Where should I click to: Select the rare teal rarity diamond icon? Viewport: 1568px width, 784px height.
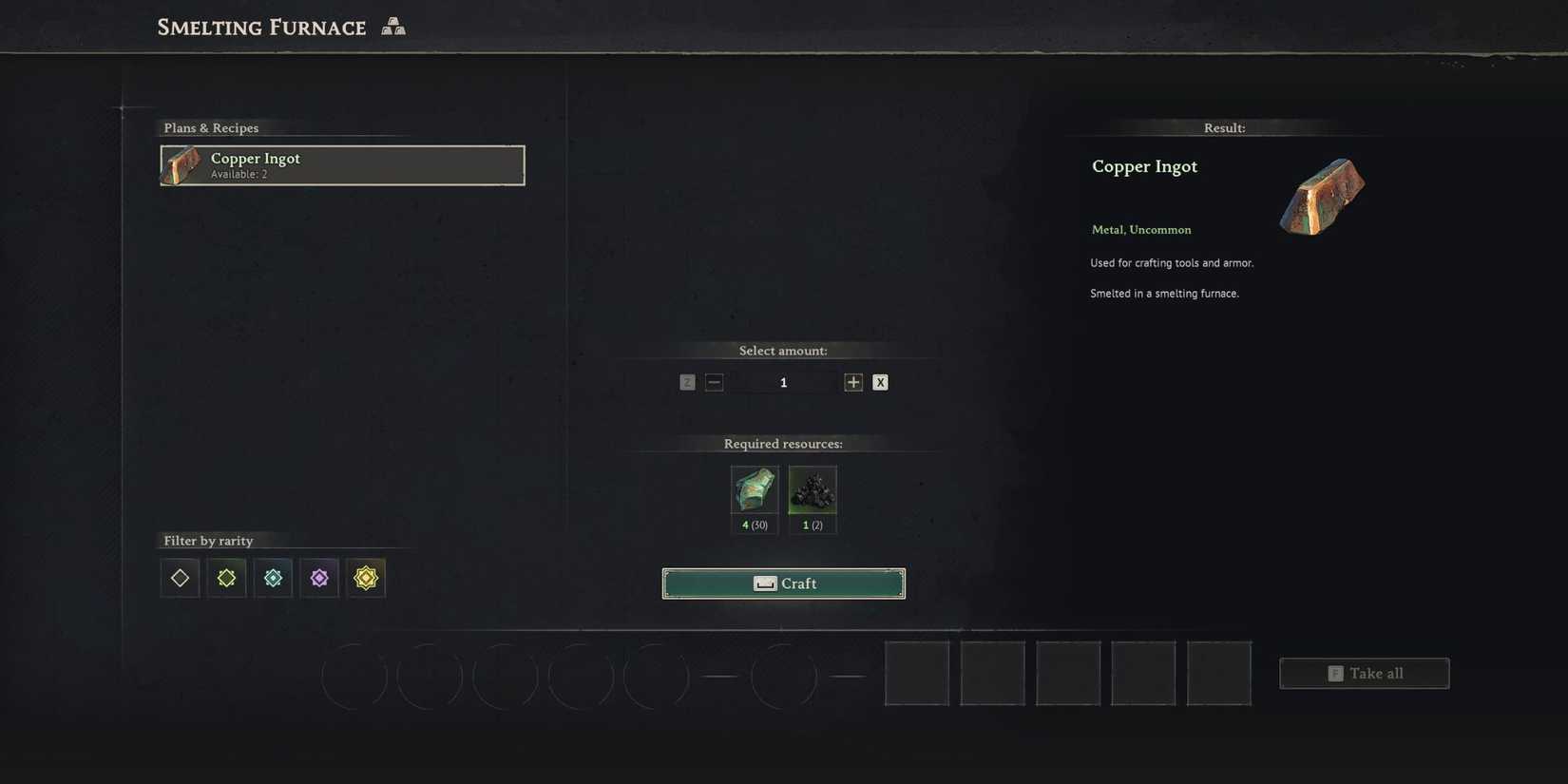(273, 577)
